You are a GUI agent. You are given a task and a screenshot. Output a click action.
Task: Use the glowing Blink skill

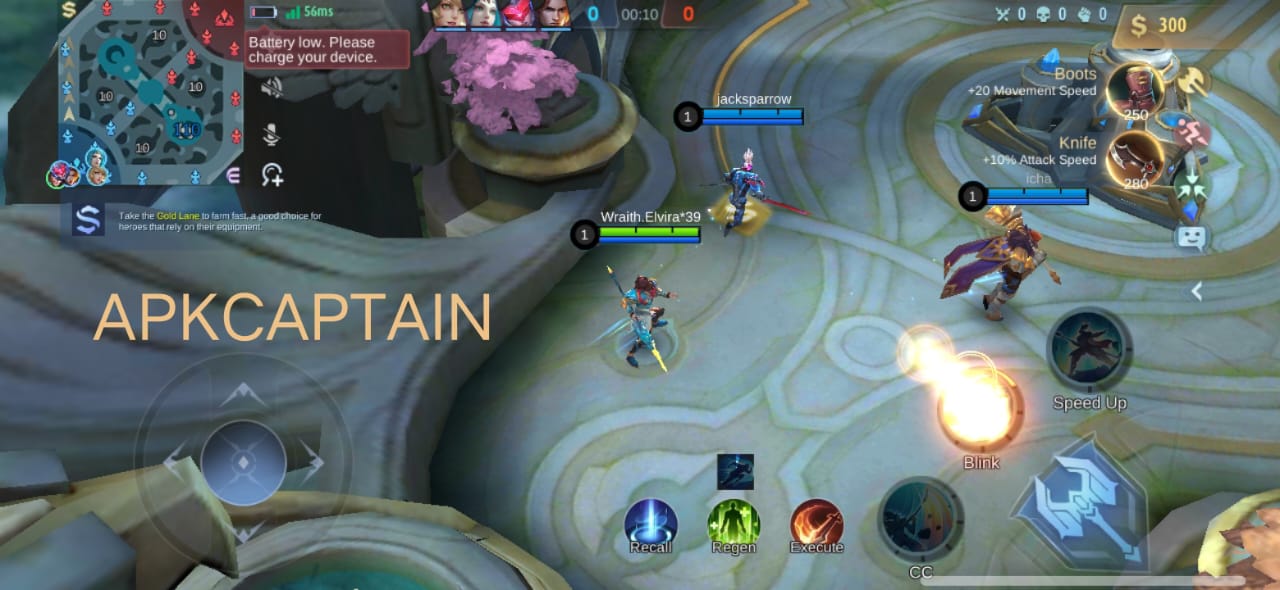click(980, 408)
